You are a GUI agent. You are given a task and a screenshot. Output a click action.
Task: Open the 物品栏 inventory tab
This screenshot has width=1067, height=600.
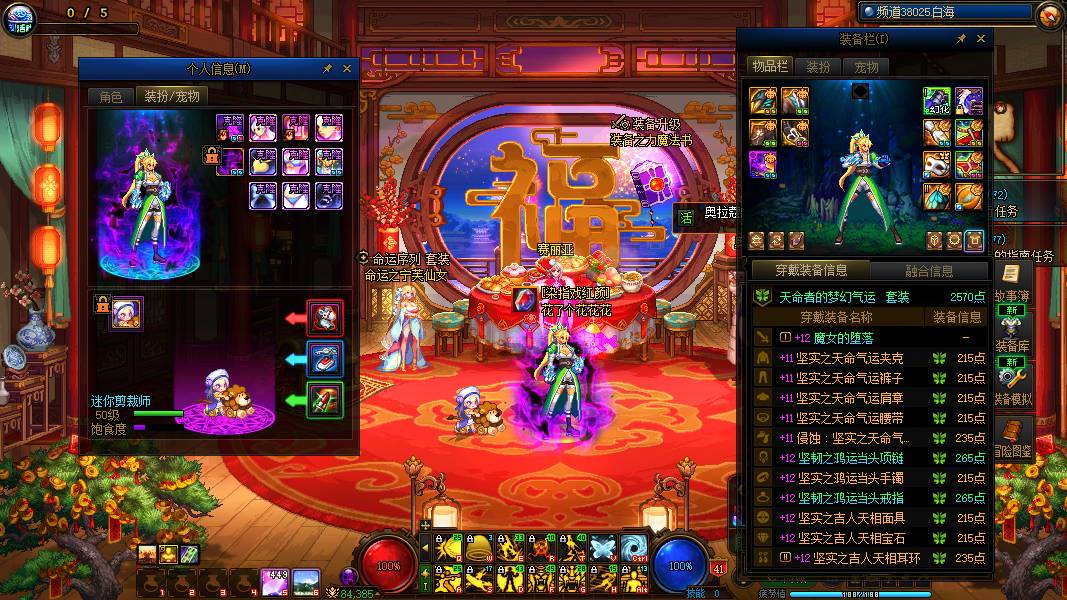[770, 67]
